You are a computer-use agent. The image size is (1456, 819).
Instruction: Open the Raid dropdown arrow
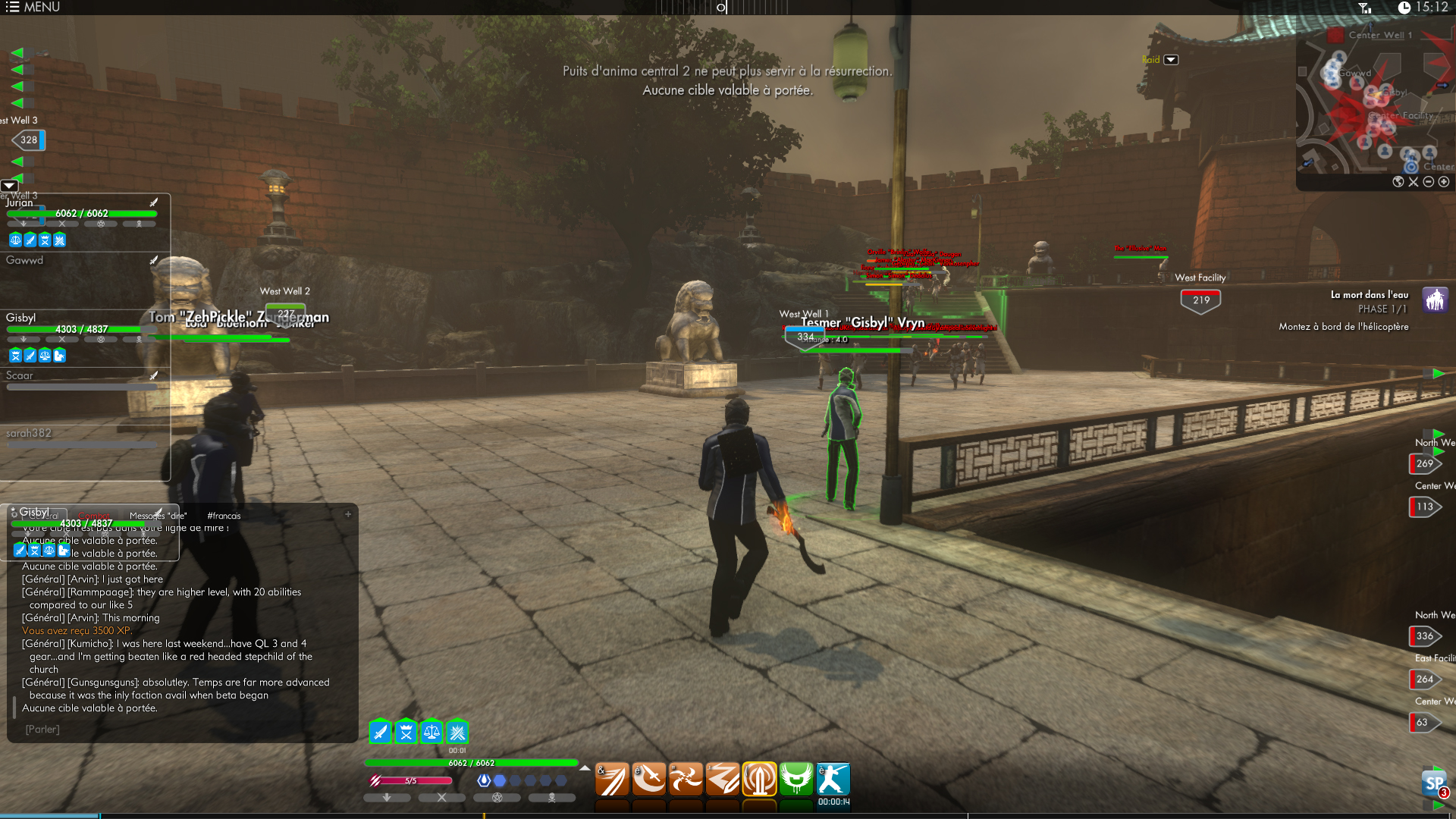1171,60
